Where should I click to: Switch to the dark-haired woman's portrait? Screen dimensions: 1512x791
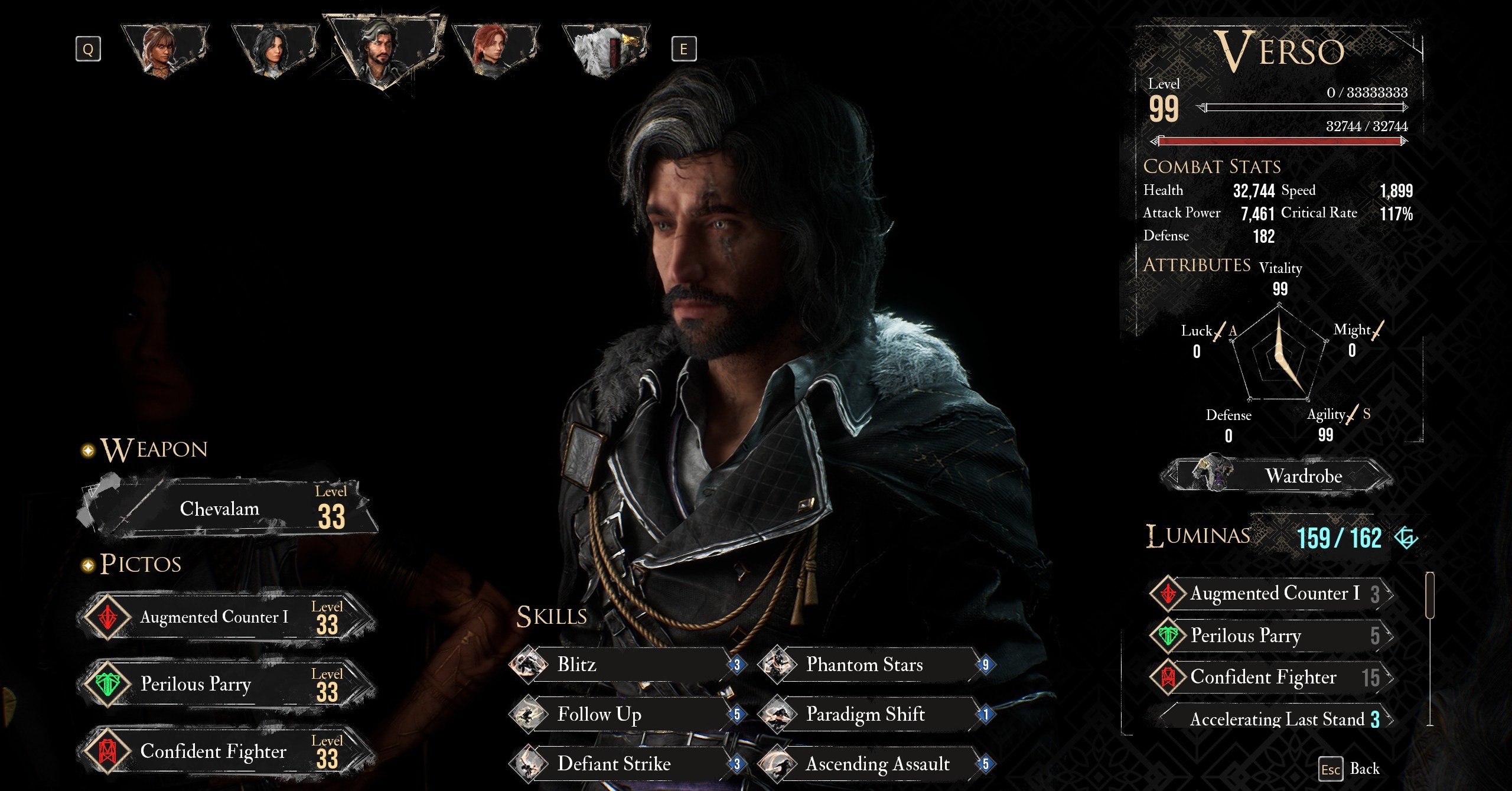[275, 50]
